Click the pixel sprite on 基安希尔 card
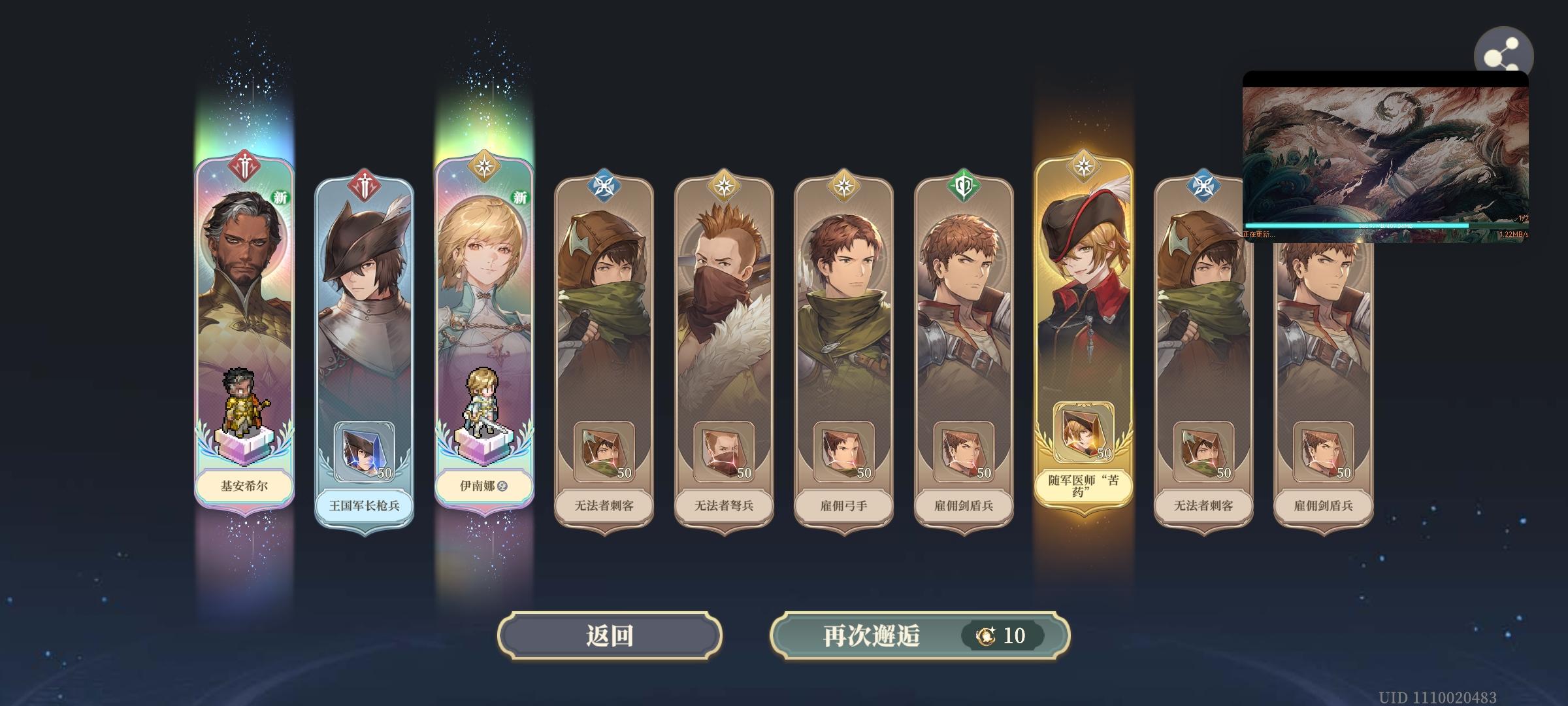 (x=244, y=402)
